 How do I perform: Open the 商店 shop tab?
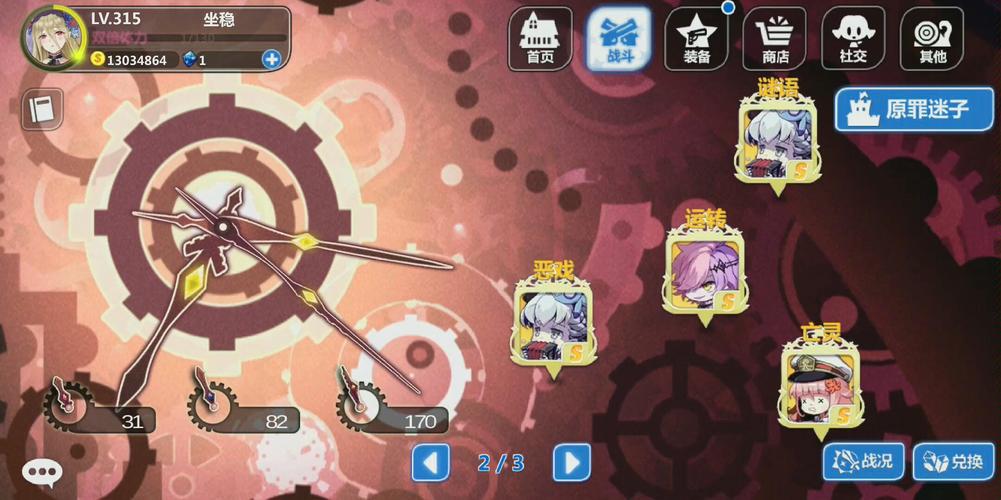(774, 39)
